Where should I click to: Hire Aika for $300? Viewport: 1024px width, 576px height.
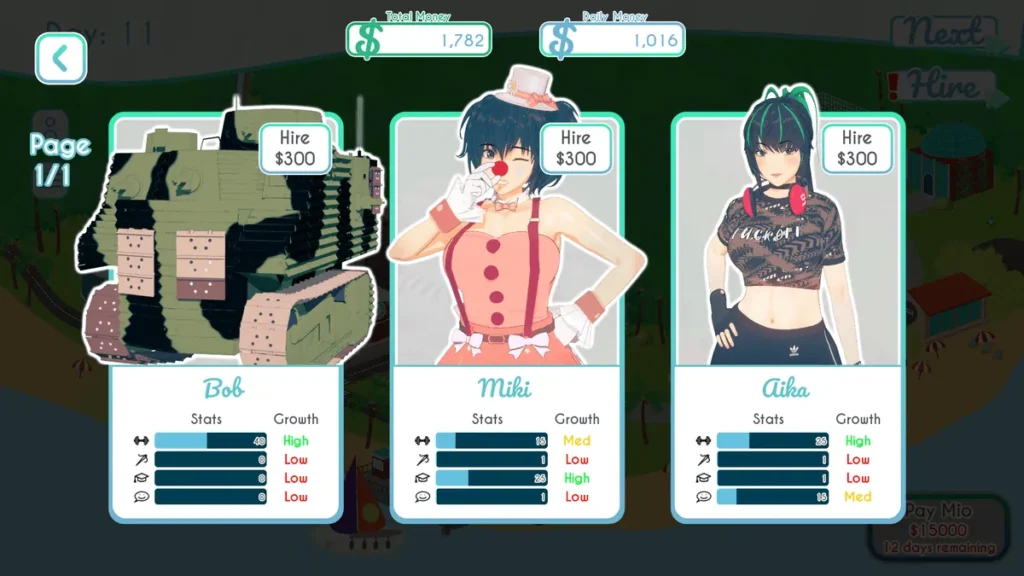[857, 148]
